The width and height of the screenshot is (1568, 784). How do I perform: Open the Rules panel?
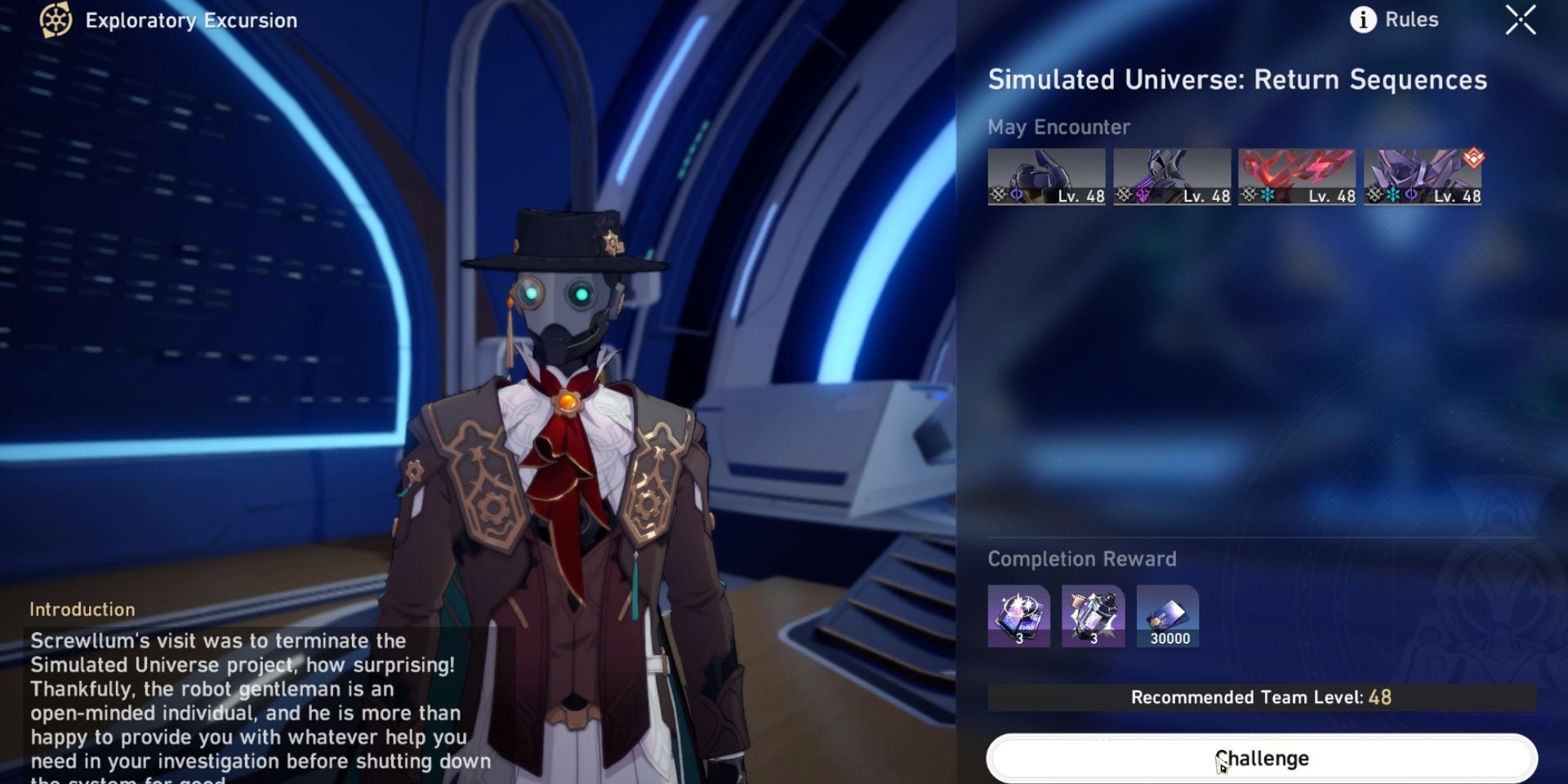pos(1411,20)
